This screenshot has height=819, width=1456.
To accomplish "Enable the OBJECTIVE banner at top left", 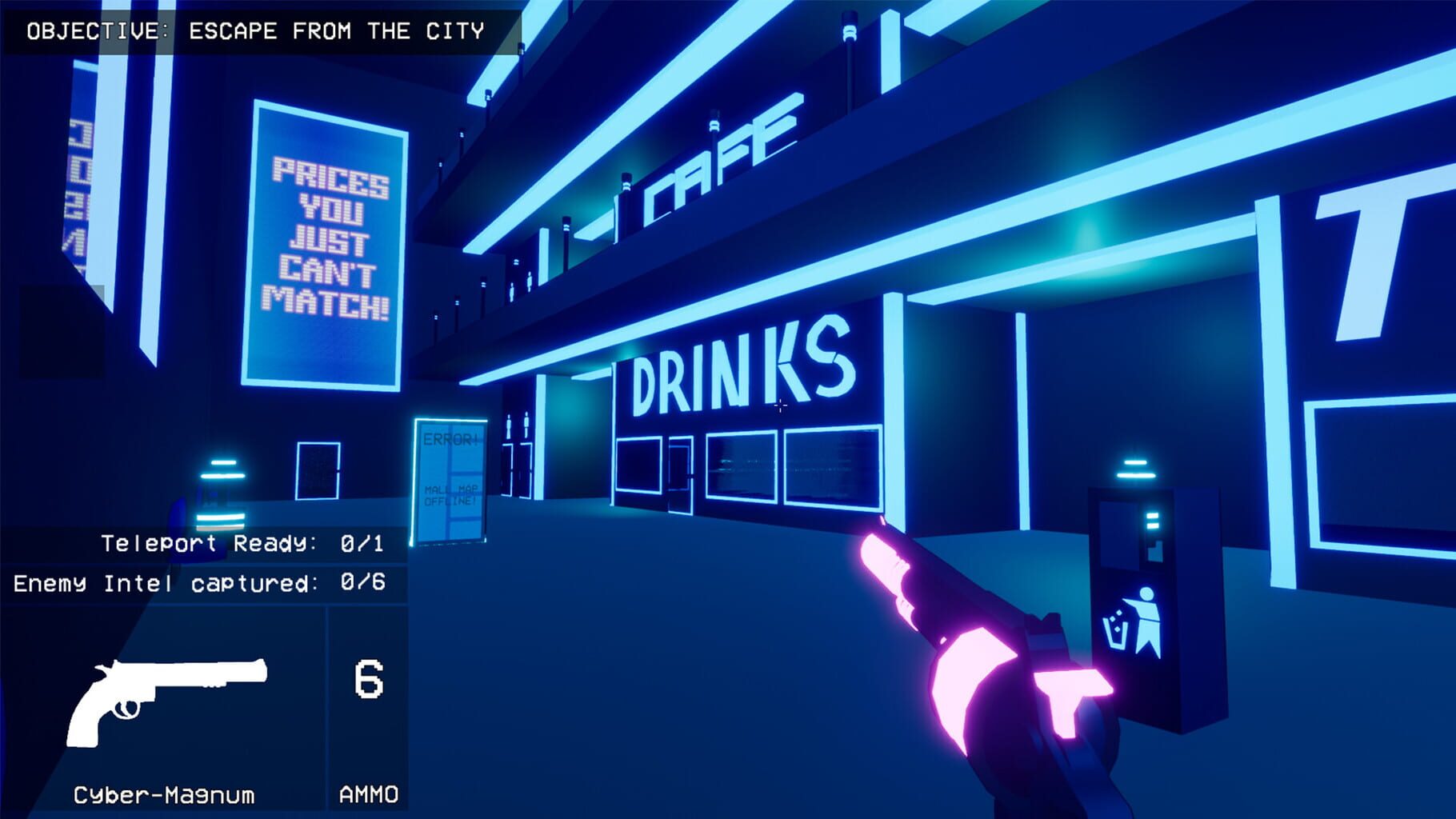I will [x=256, y=30].
